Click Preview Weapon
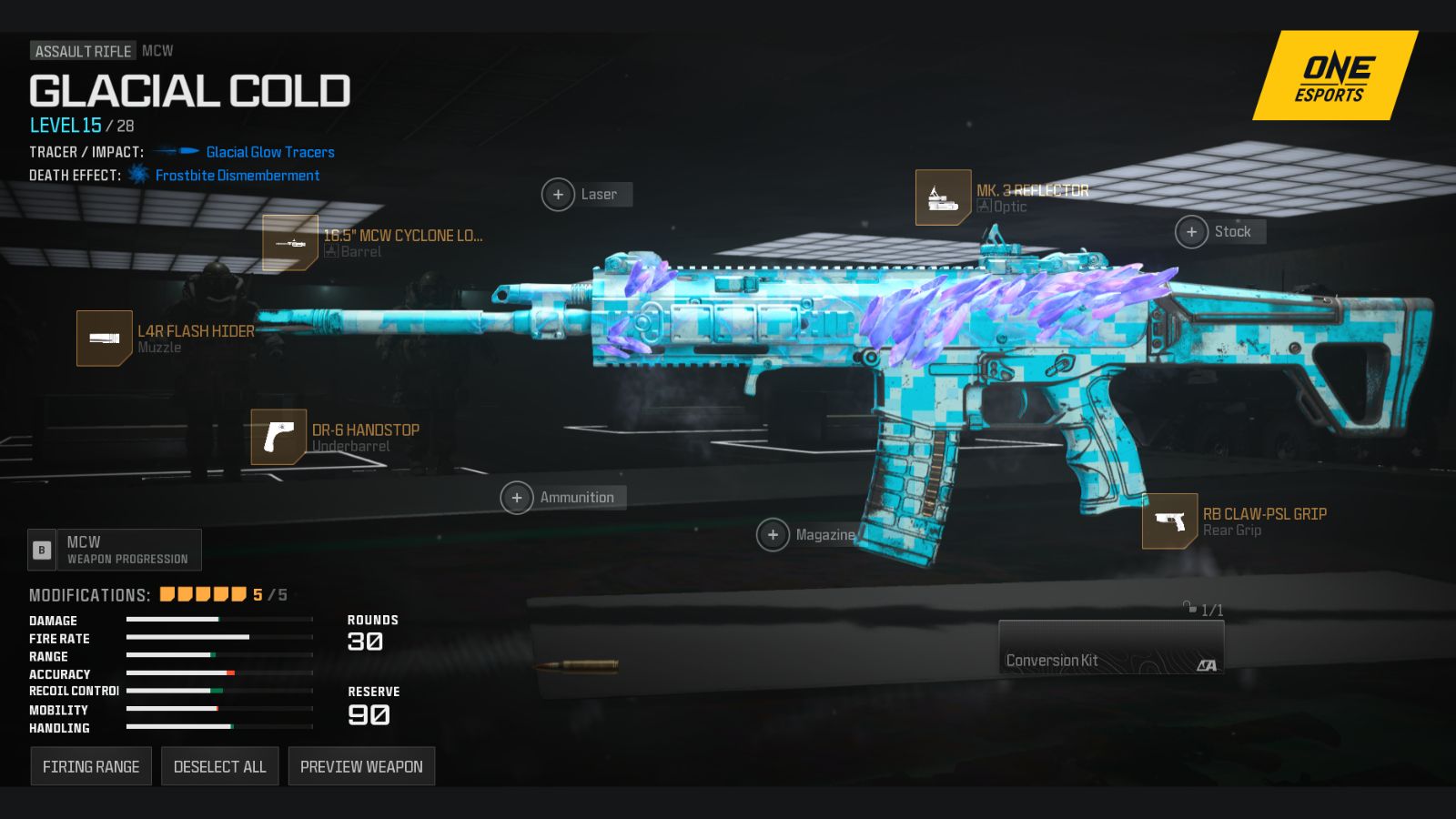This screenshot has width=1456, height=819. pyautogui.click(x=361, y=765)
